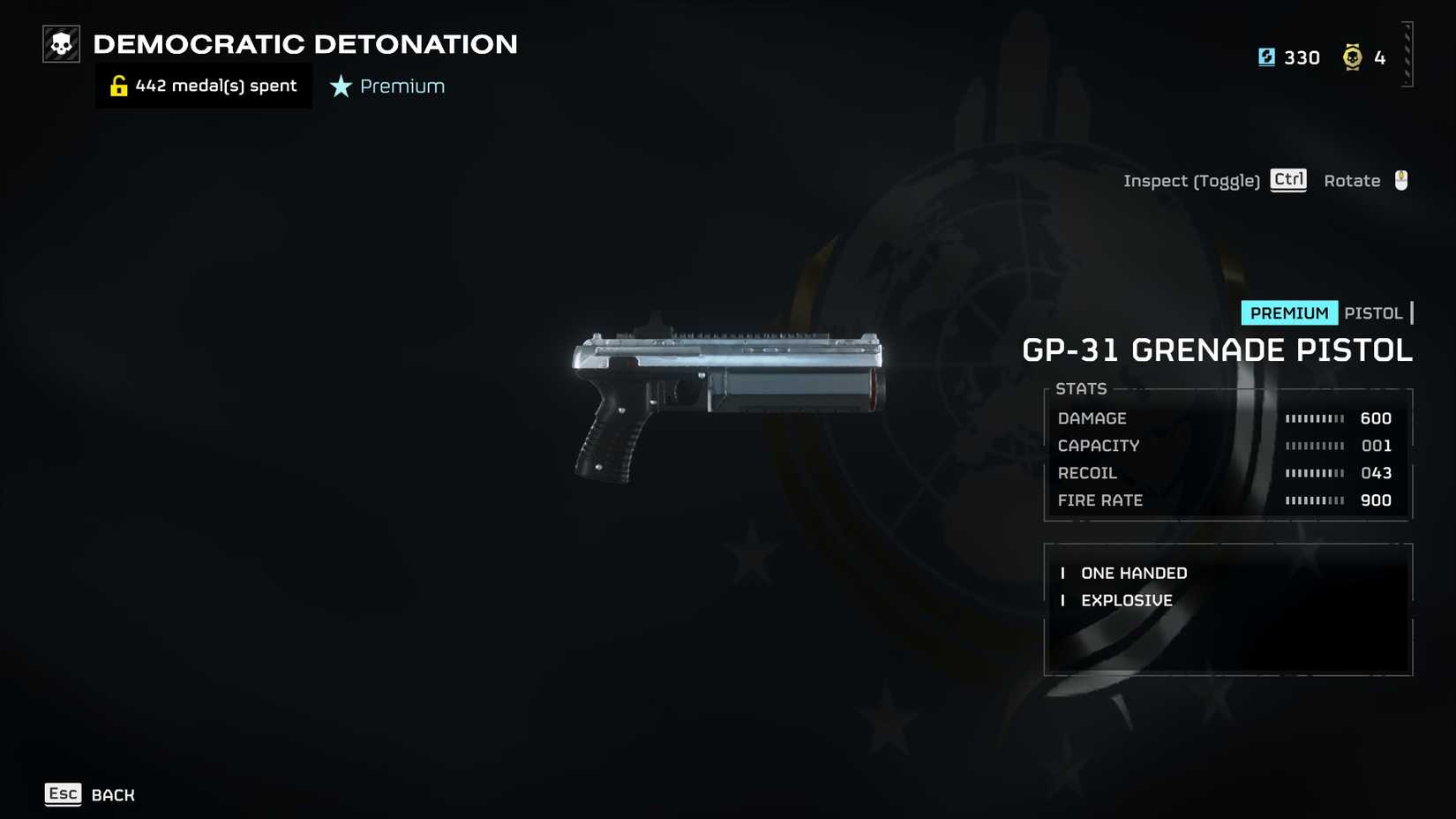Image resolution: width=1456 pixels, height=819 pixels.
Task: Toggle Inspect mode via its label
Action: point(1191,180)
